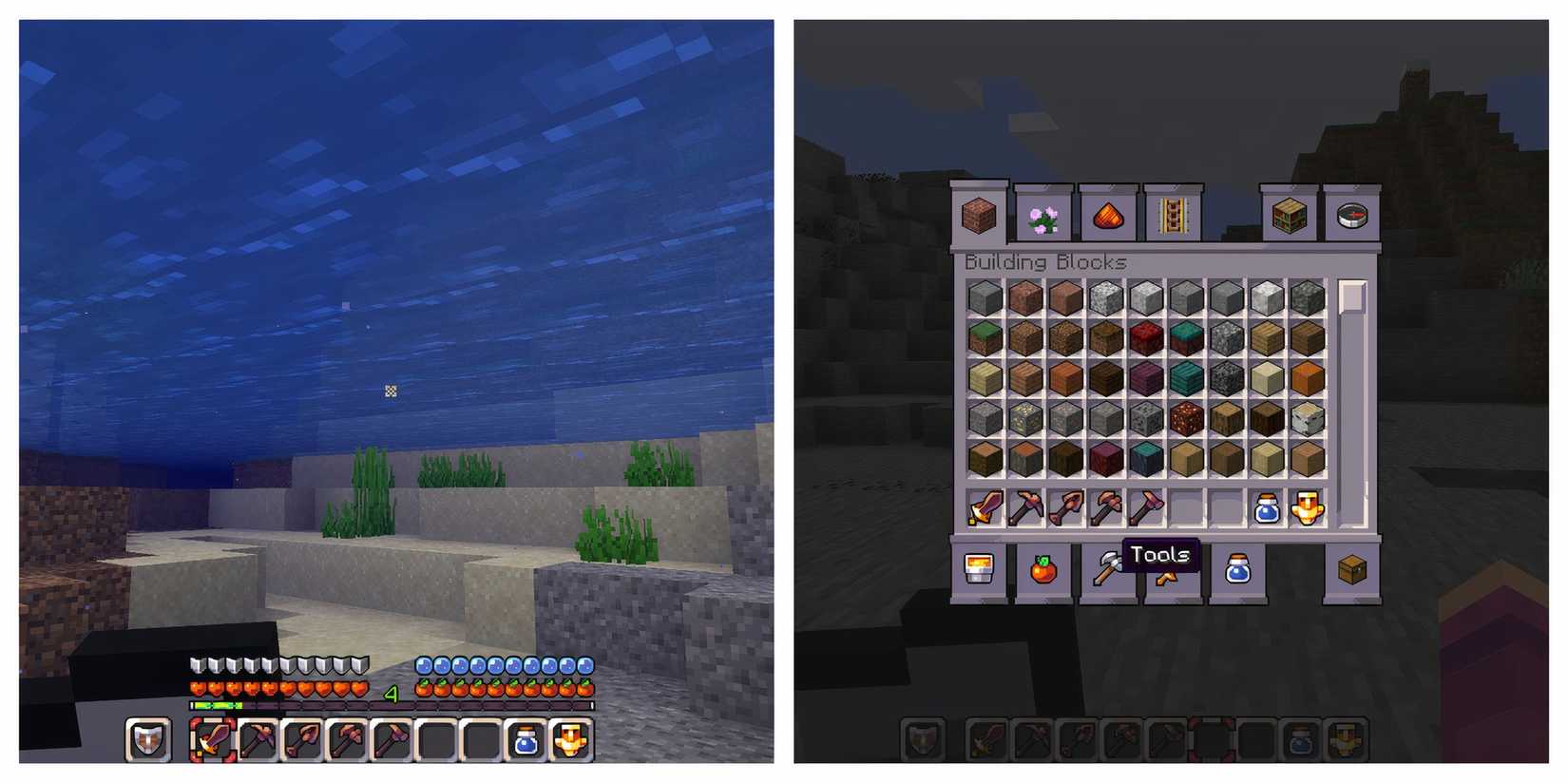Select the netherite shovel item

tap(1065, 508)
